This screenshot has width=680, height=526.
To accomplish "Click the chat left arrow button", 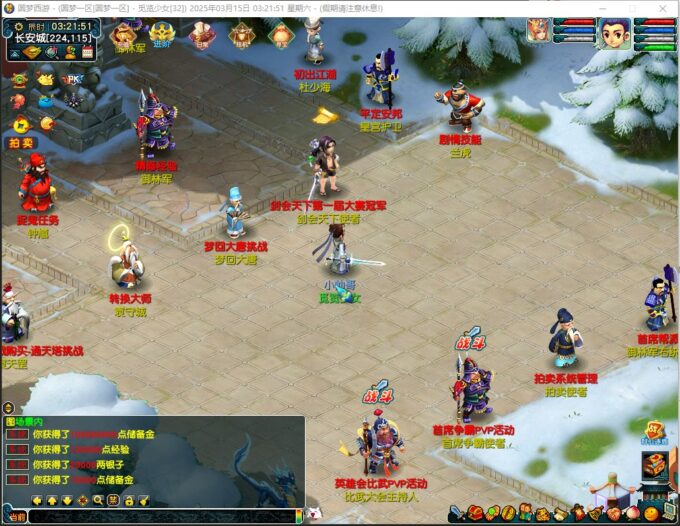I will tap(36, 500).
